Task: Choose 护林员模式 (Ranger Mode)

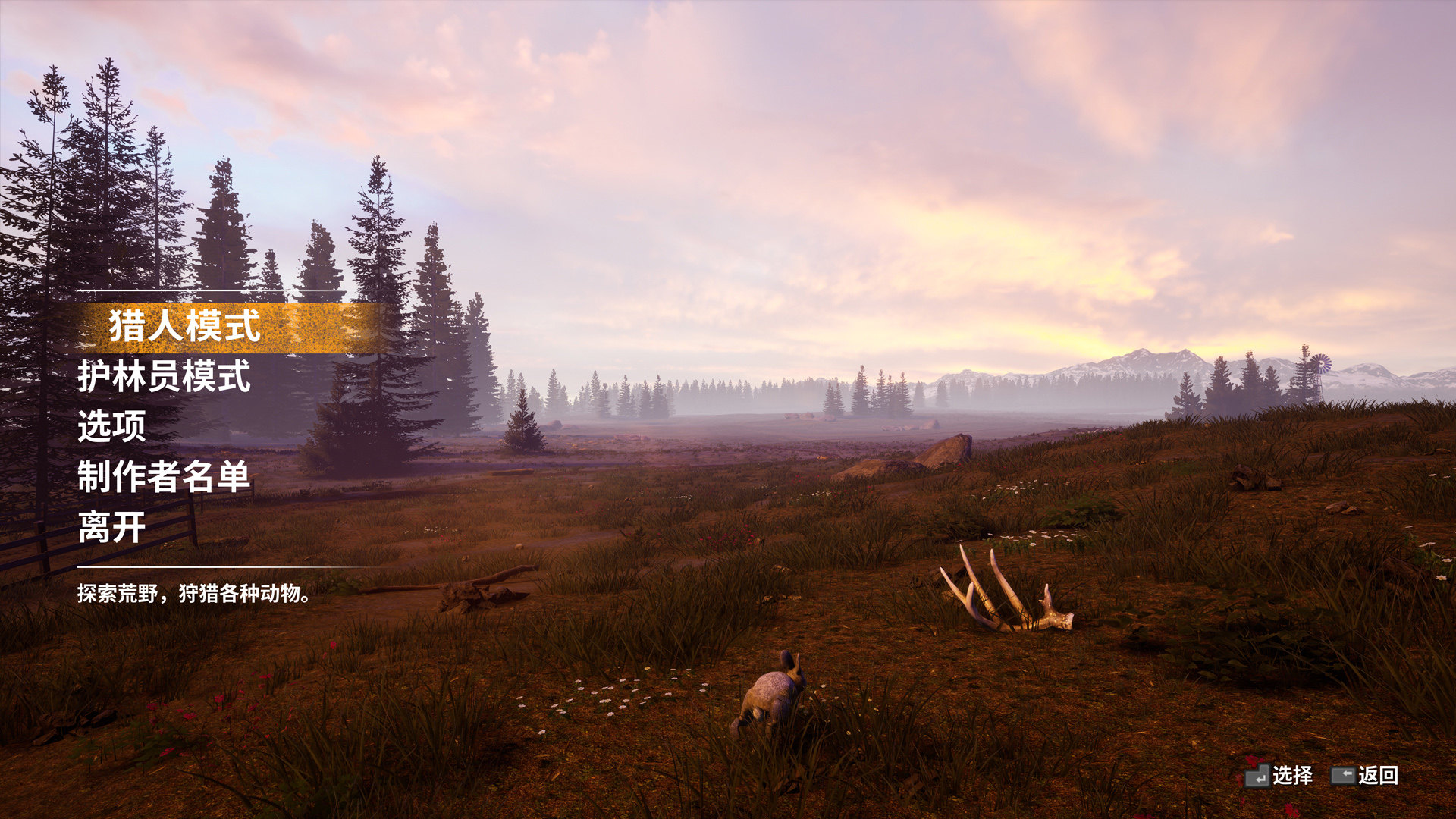Action: pyautogui.click(x=164, y=377)
